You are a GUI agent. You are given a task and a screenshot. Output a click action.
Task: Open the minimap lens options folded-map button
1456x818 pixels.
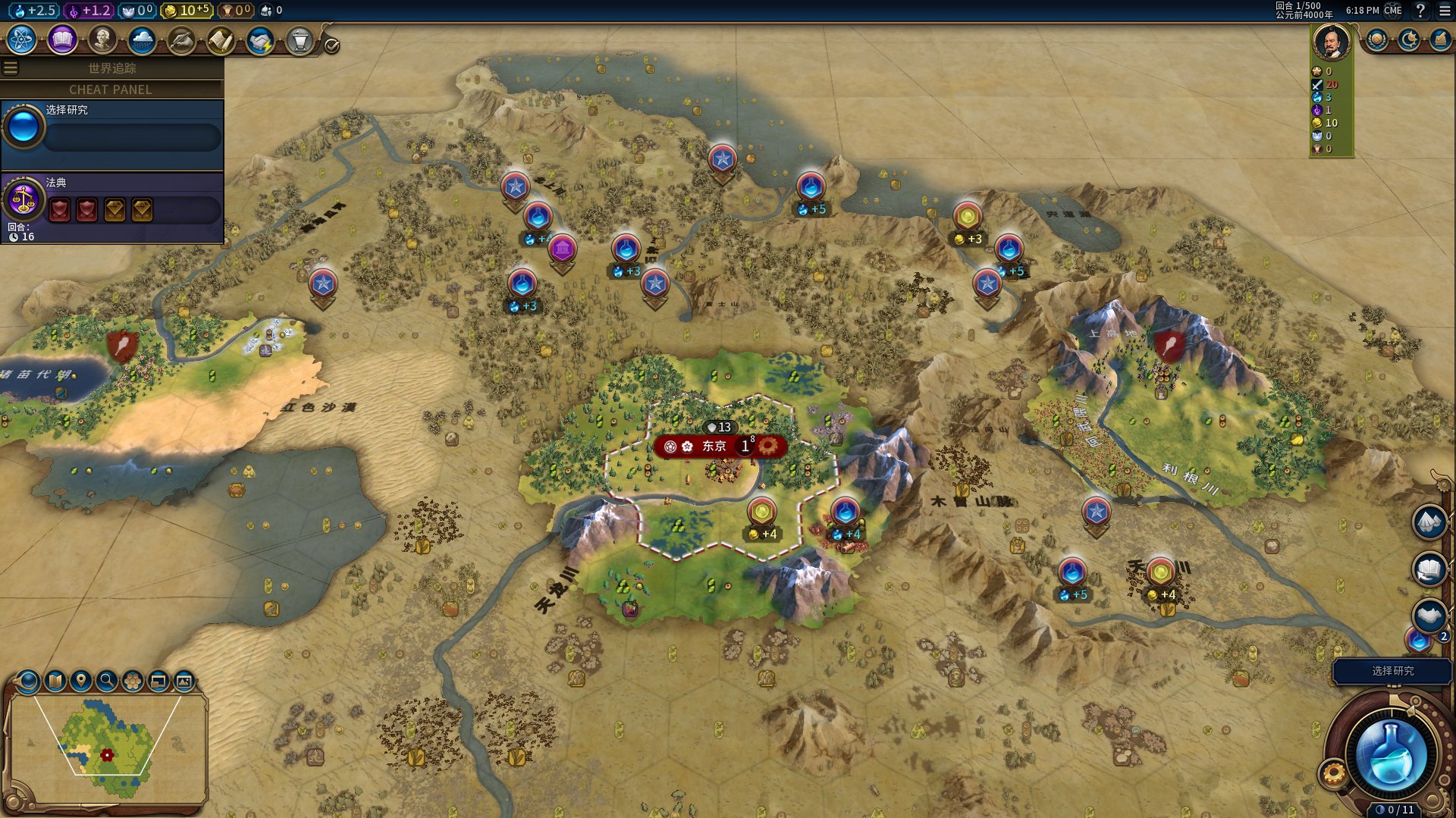(x=55, y=681)
